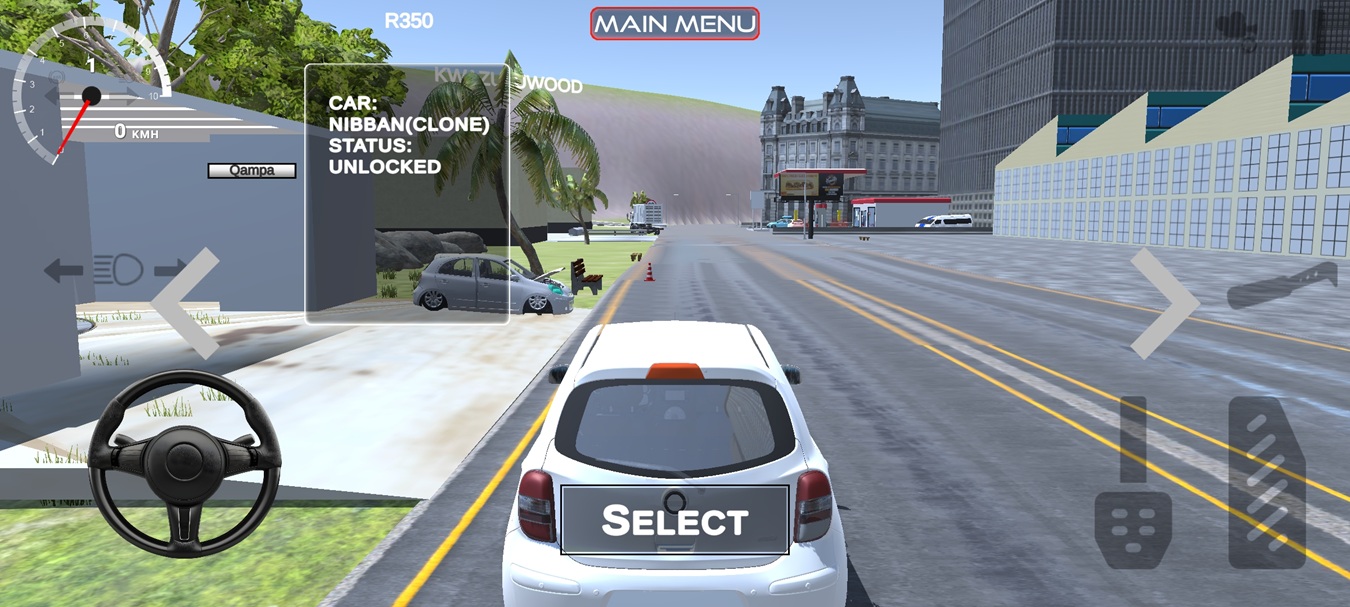Viewport: 1350px width, 607px height.
Task: Show the next car with the right chevron
Action: [x=1163, y=303]
